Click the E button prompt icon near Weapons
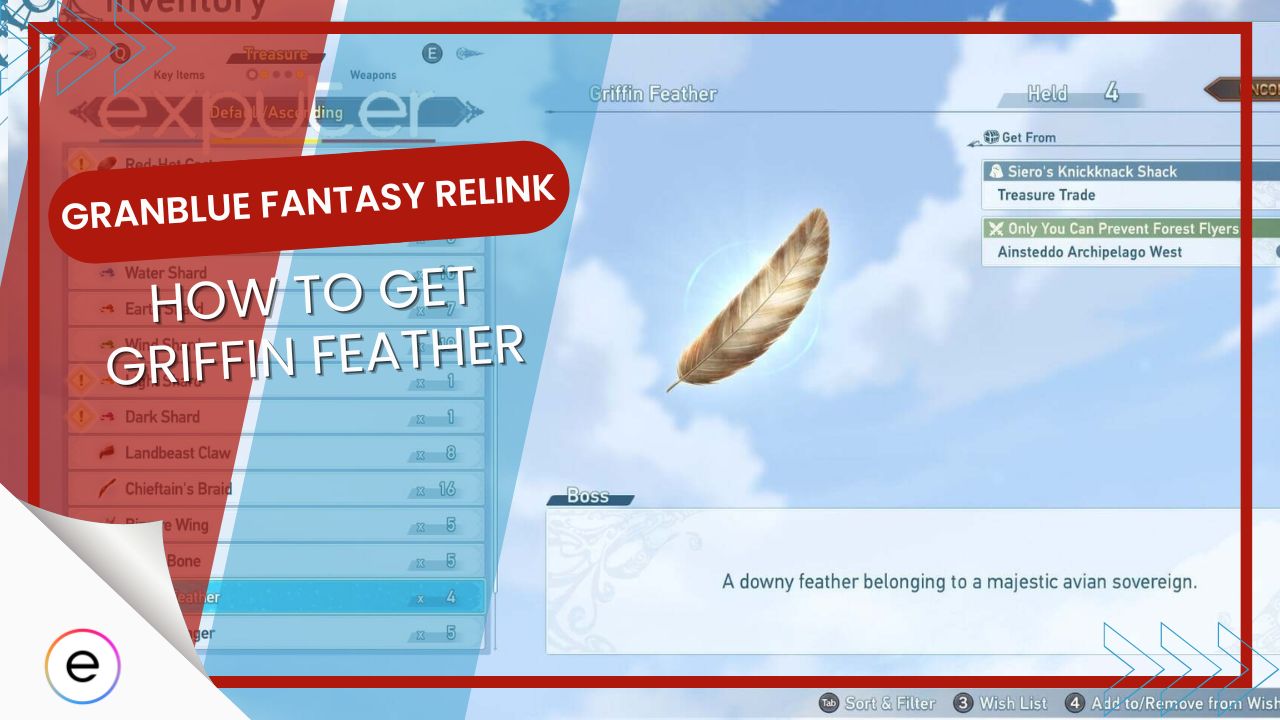1280x720 pixels. (433, 53)
